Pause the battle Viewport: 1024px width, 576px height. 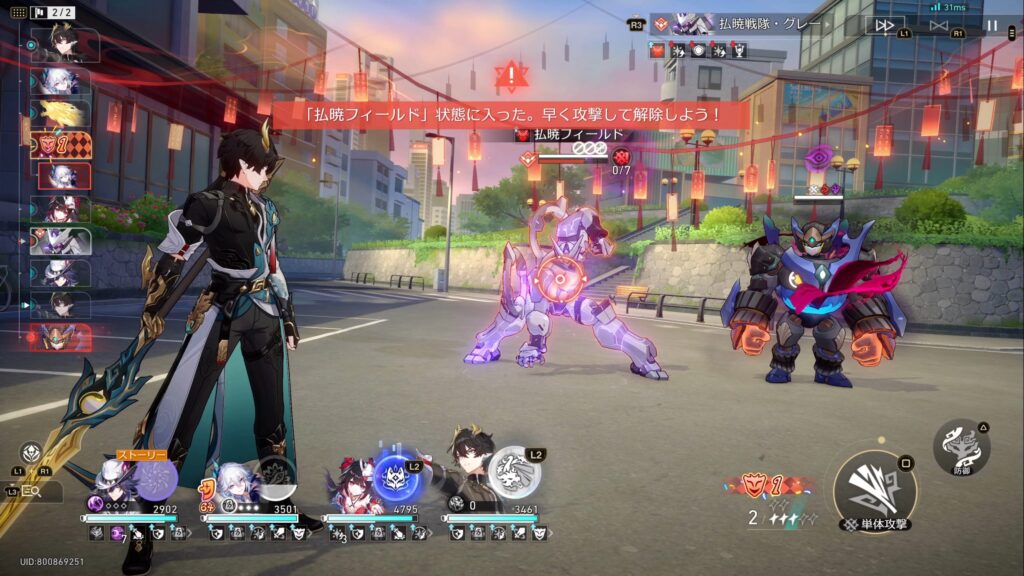coord(992,25)
